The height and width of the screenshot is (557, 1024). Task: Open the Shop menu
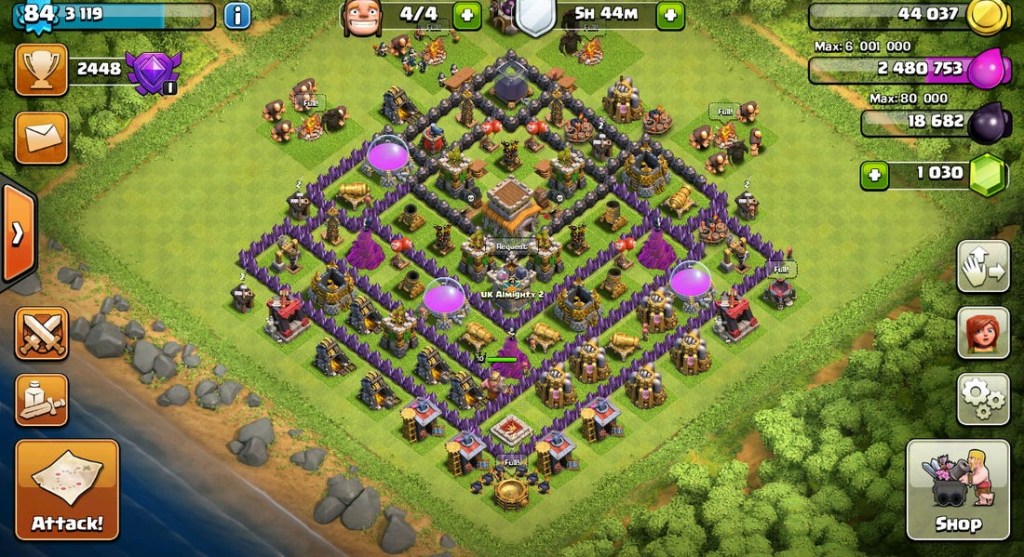(x=957, y=489)
